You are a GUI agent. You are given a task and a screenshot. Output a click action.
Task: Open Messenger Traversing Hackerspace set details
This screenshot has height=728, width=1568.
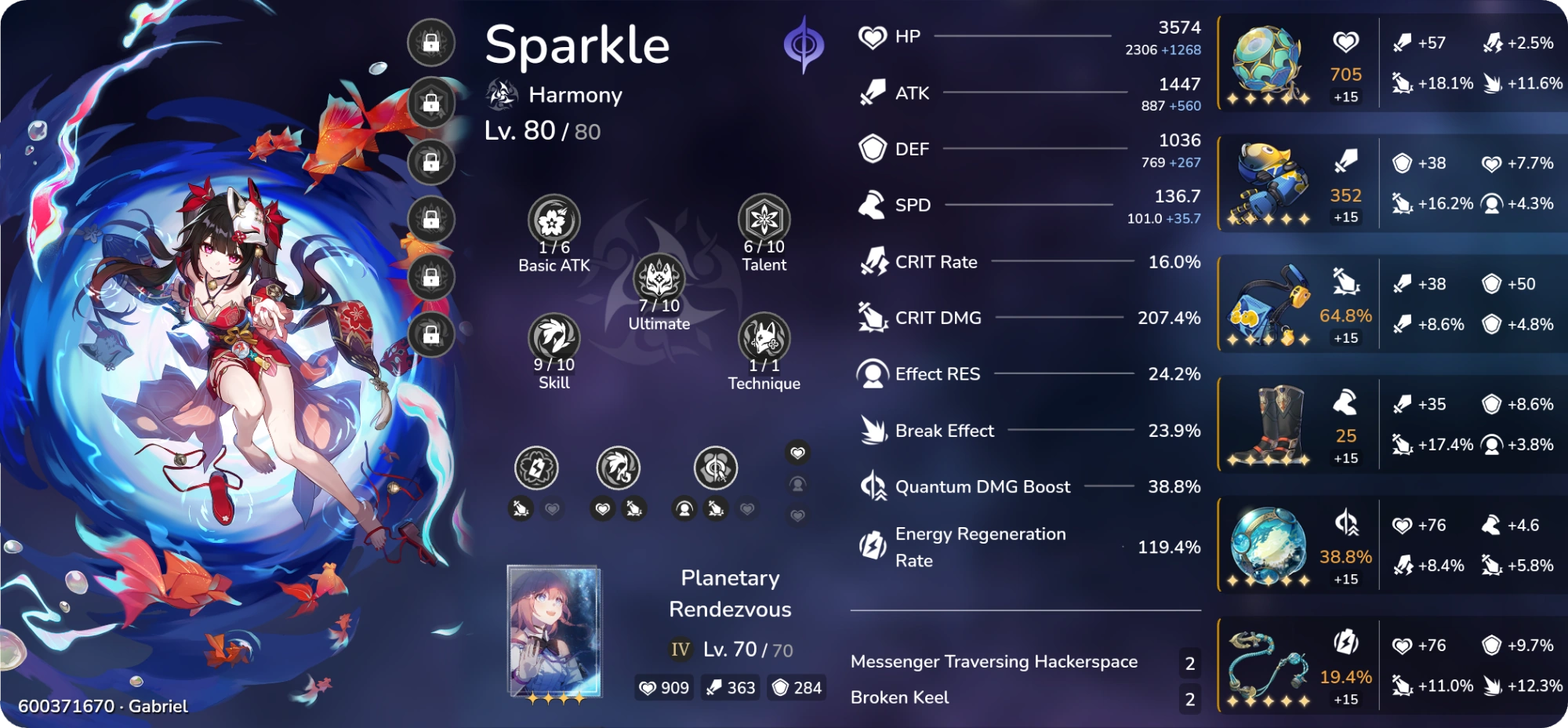(994, 661)
